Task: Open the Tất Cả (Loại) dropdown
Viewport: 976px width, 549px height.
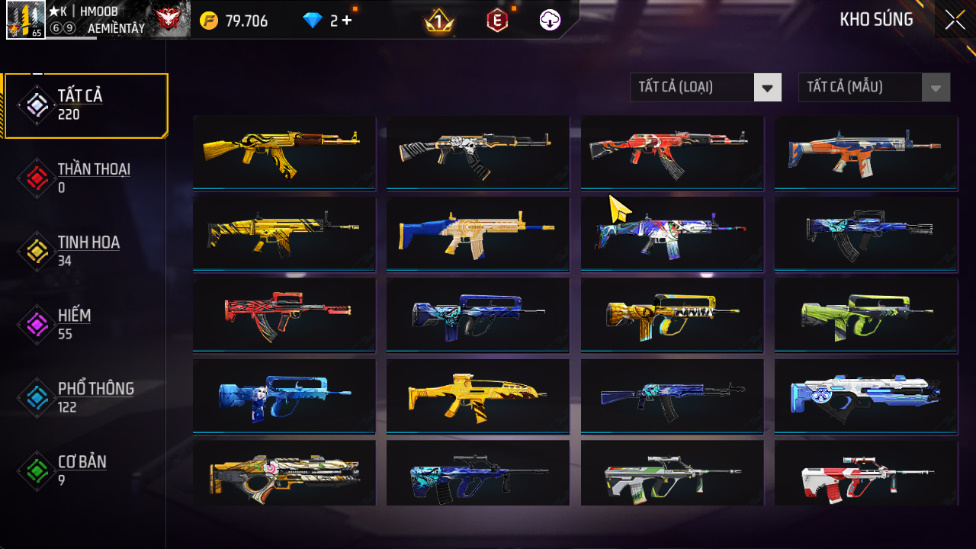Action: click(x=706, y=87)
